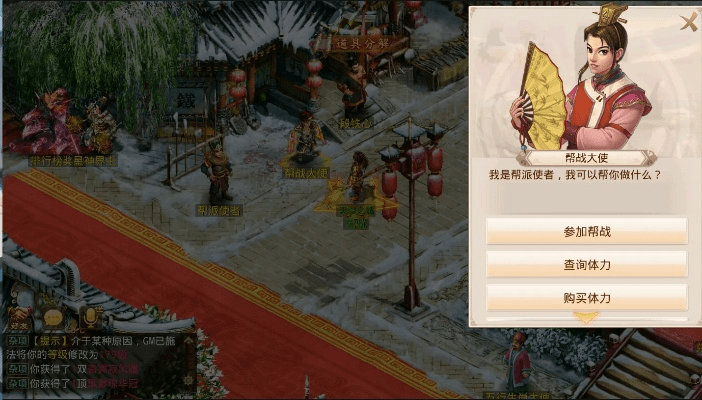
Task: Close the 帮战大使 dialogue panel
Action: point(688,22)
